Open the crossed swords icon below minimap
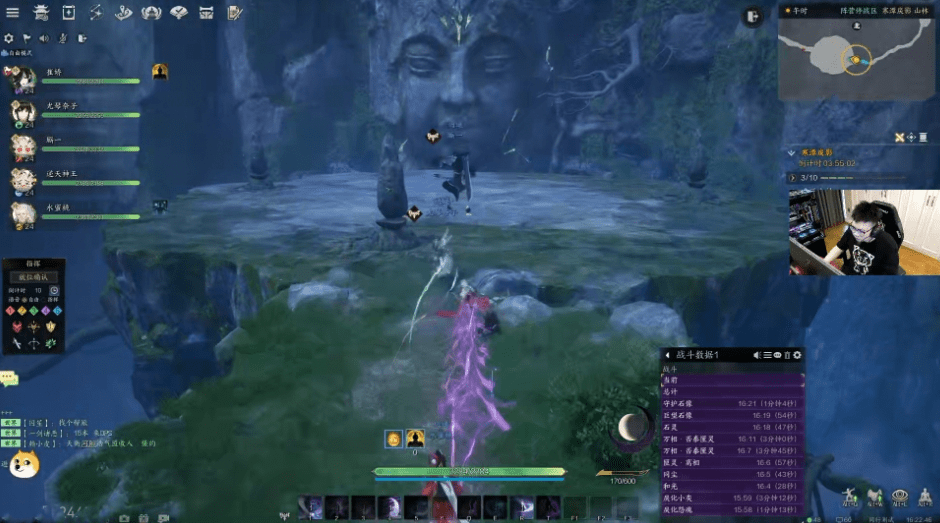The image size is (940, 523). (900, 137)
